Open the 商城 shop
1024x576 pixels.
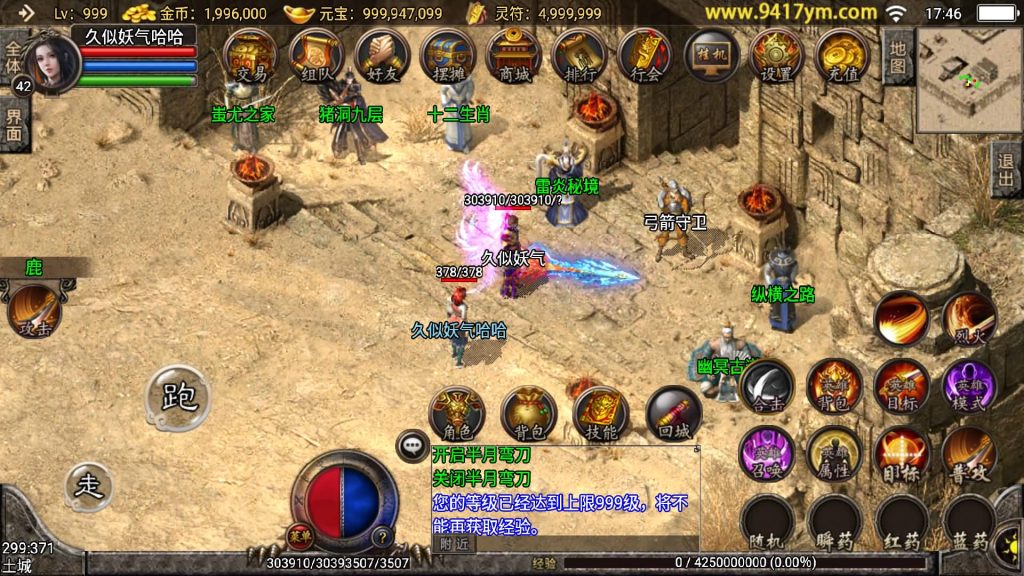pyautogui.click(x=514, y=55)
